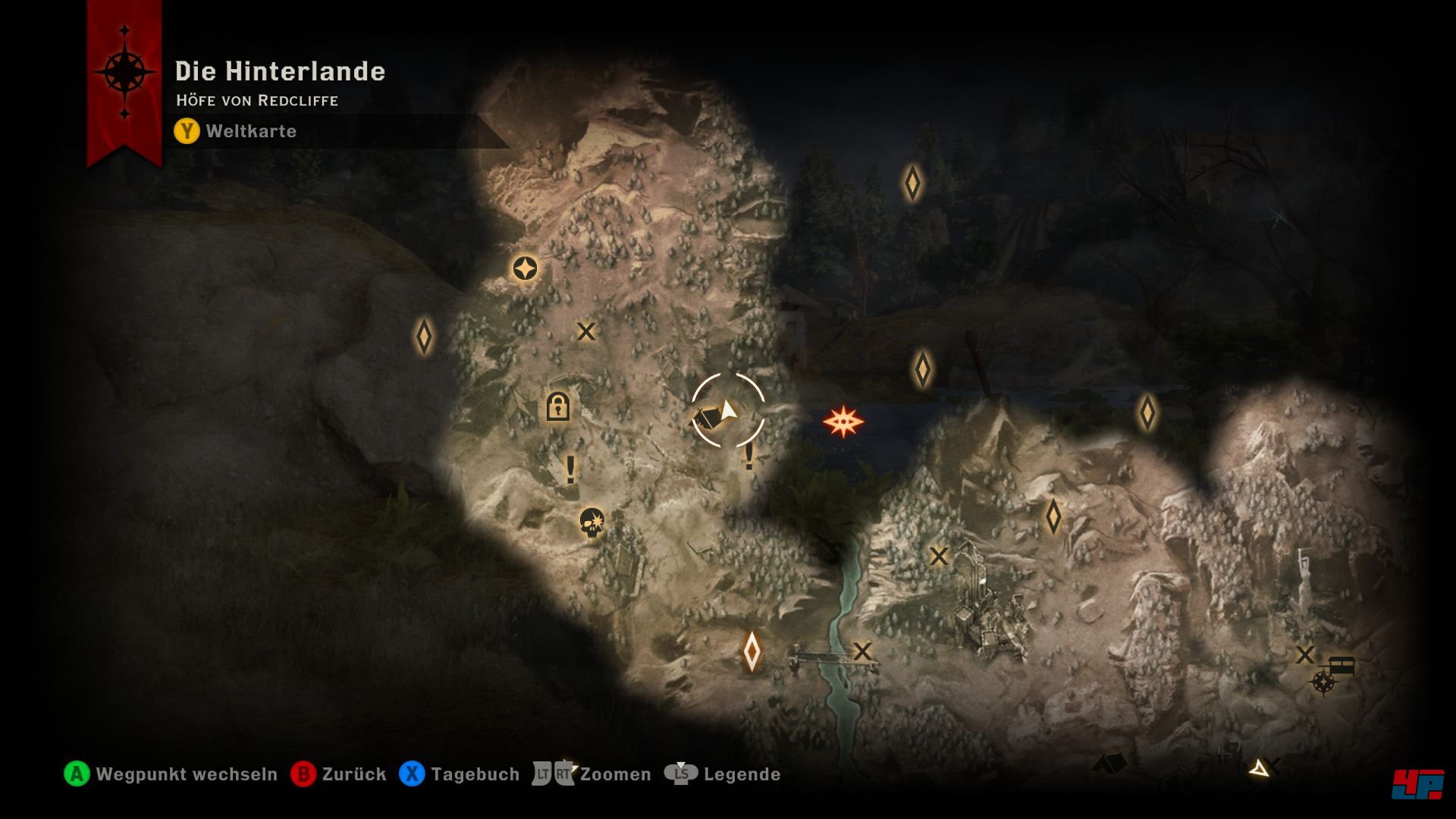Select the skull map marker
This screenshot has height=819, width=1456.
tap(591, 522)
